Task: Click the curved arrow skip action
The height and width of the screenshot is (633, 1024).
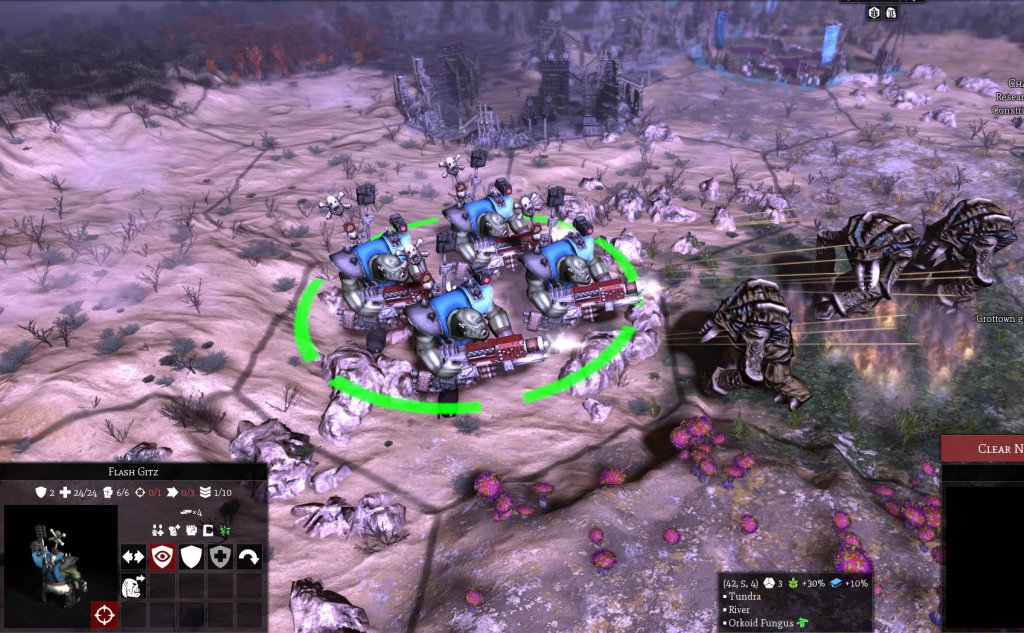Action: [249, 557]
